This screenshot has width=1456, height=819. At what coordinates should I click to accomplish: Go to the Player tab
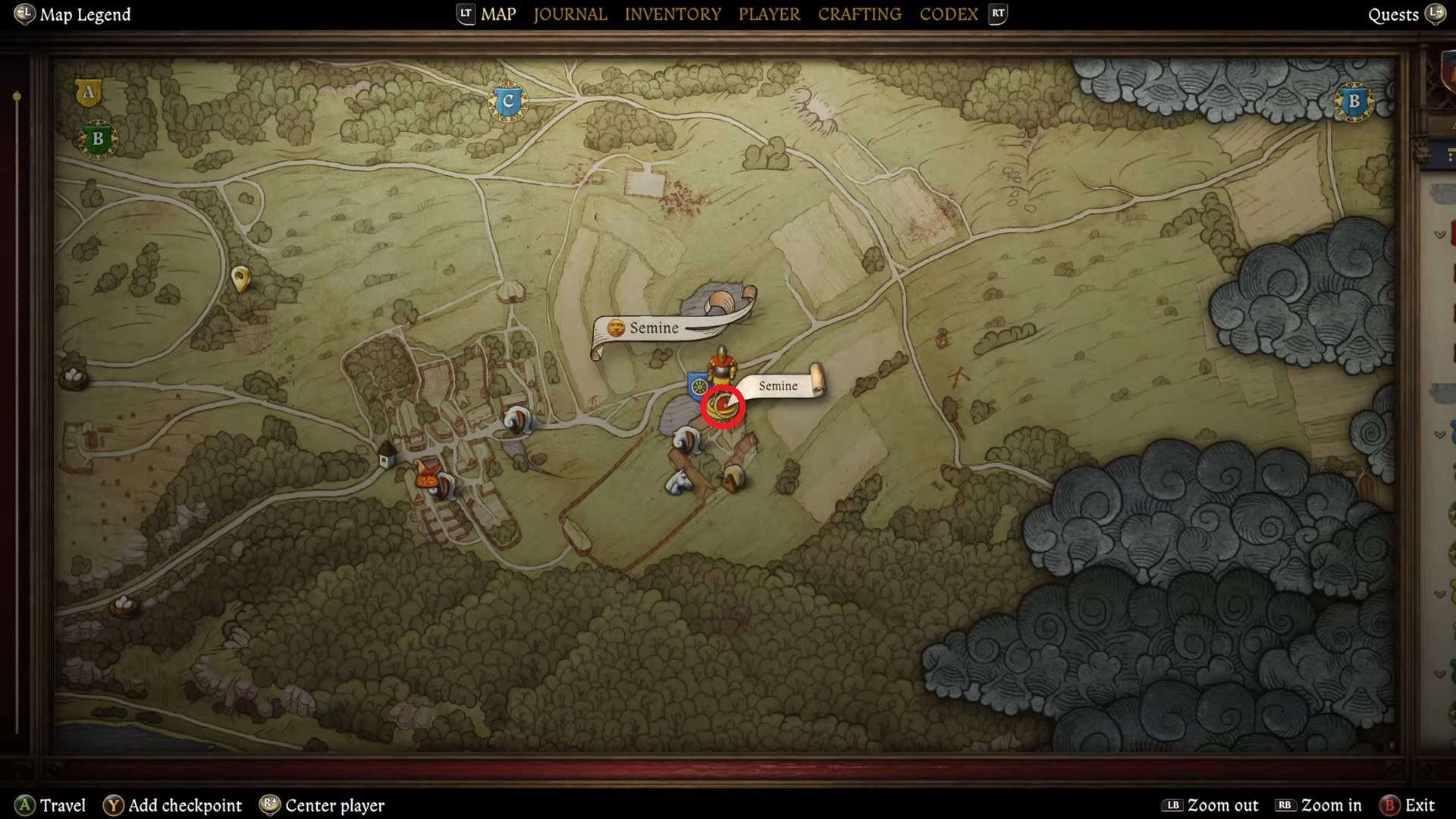(x=769, y=14)
